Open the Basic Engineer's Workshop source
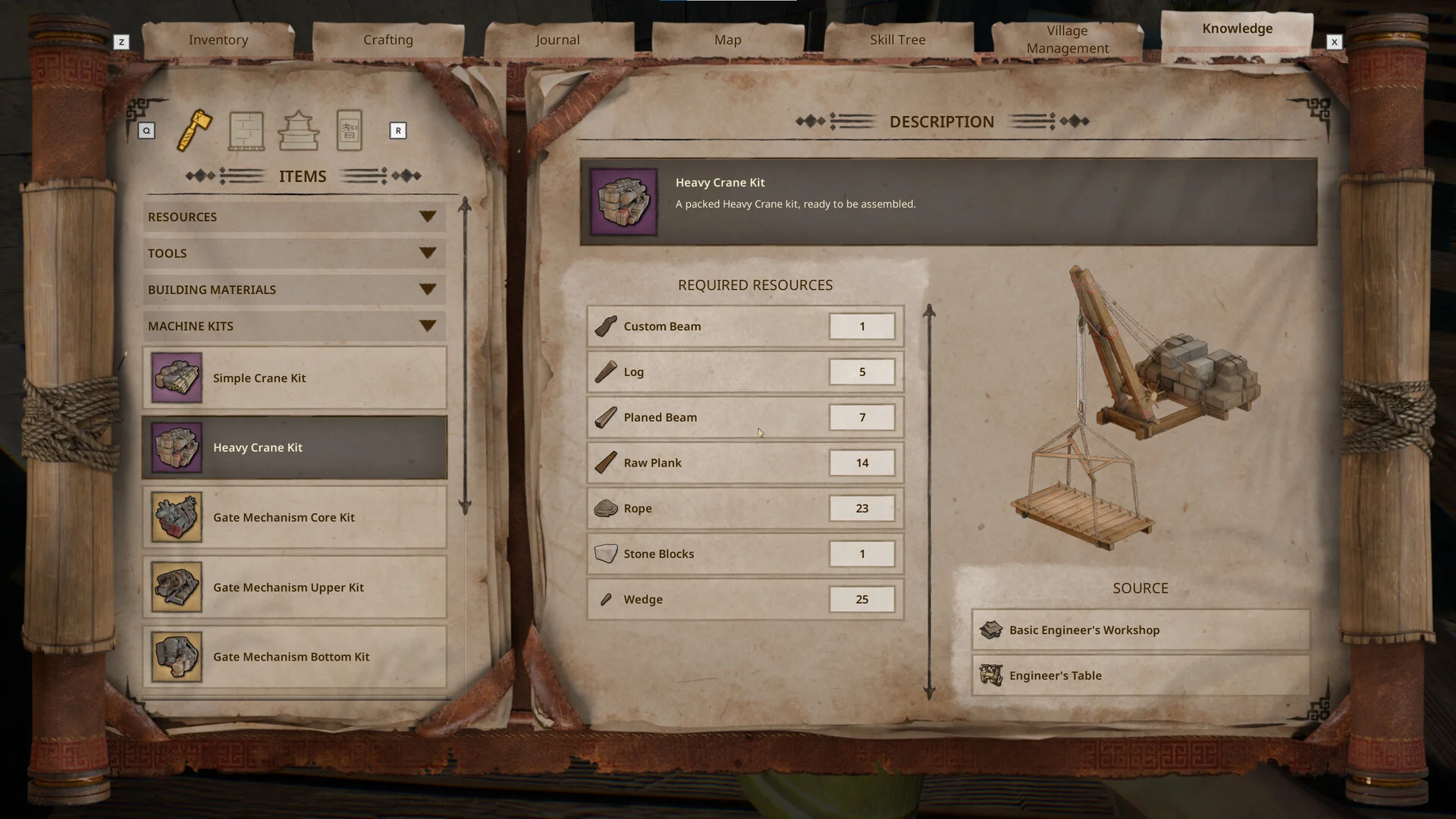The height and width of the screenshot is (819, 1456). pyautogui.click(x=1140, y=630)
